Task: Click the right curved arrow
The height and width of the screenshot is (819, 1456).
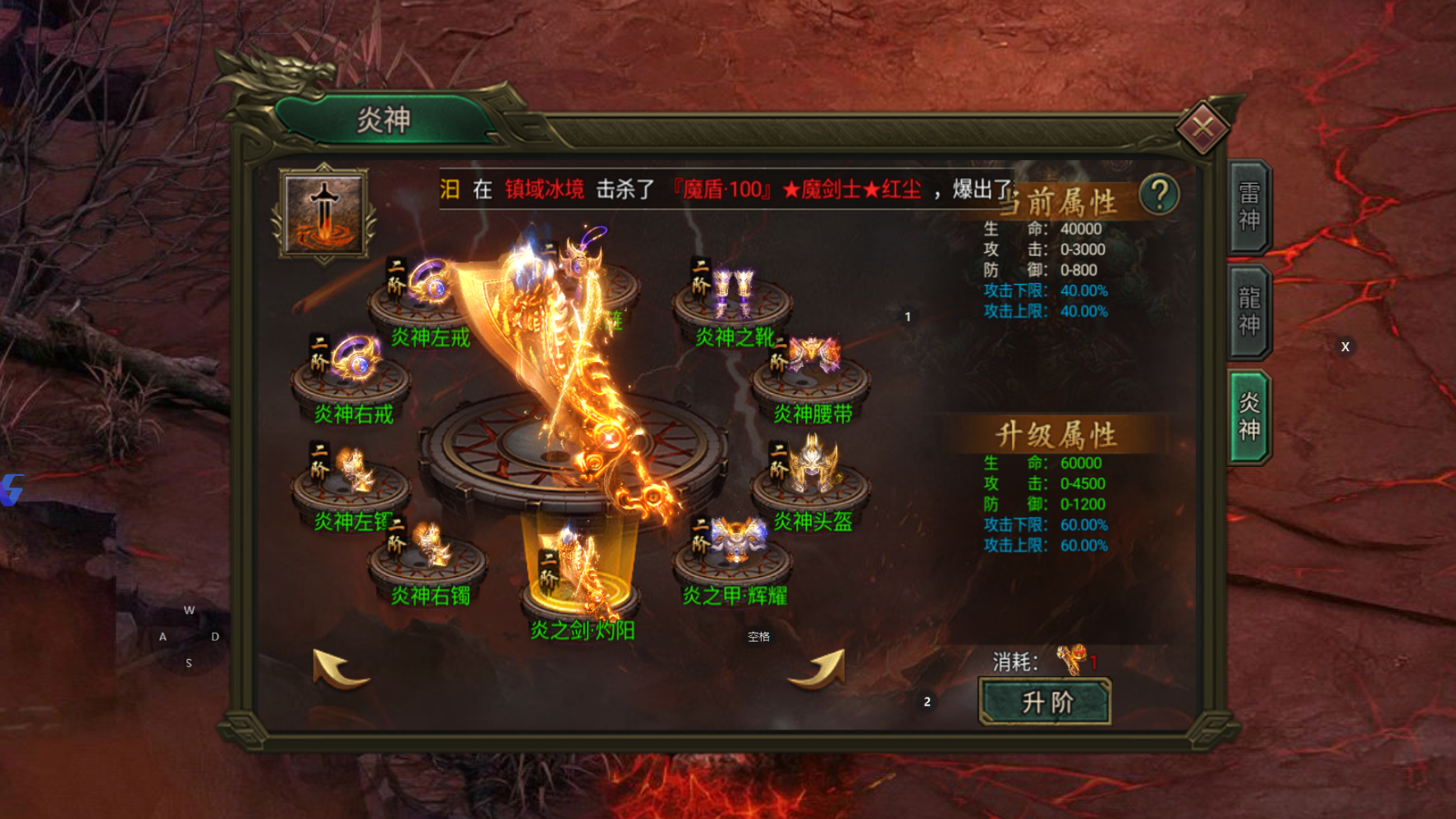Action: (x=817, y=668)
